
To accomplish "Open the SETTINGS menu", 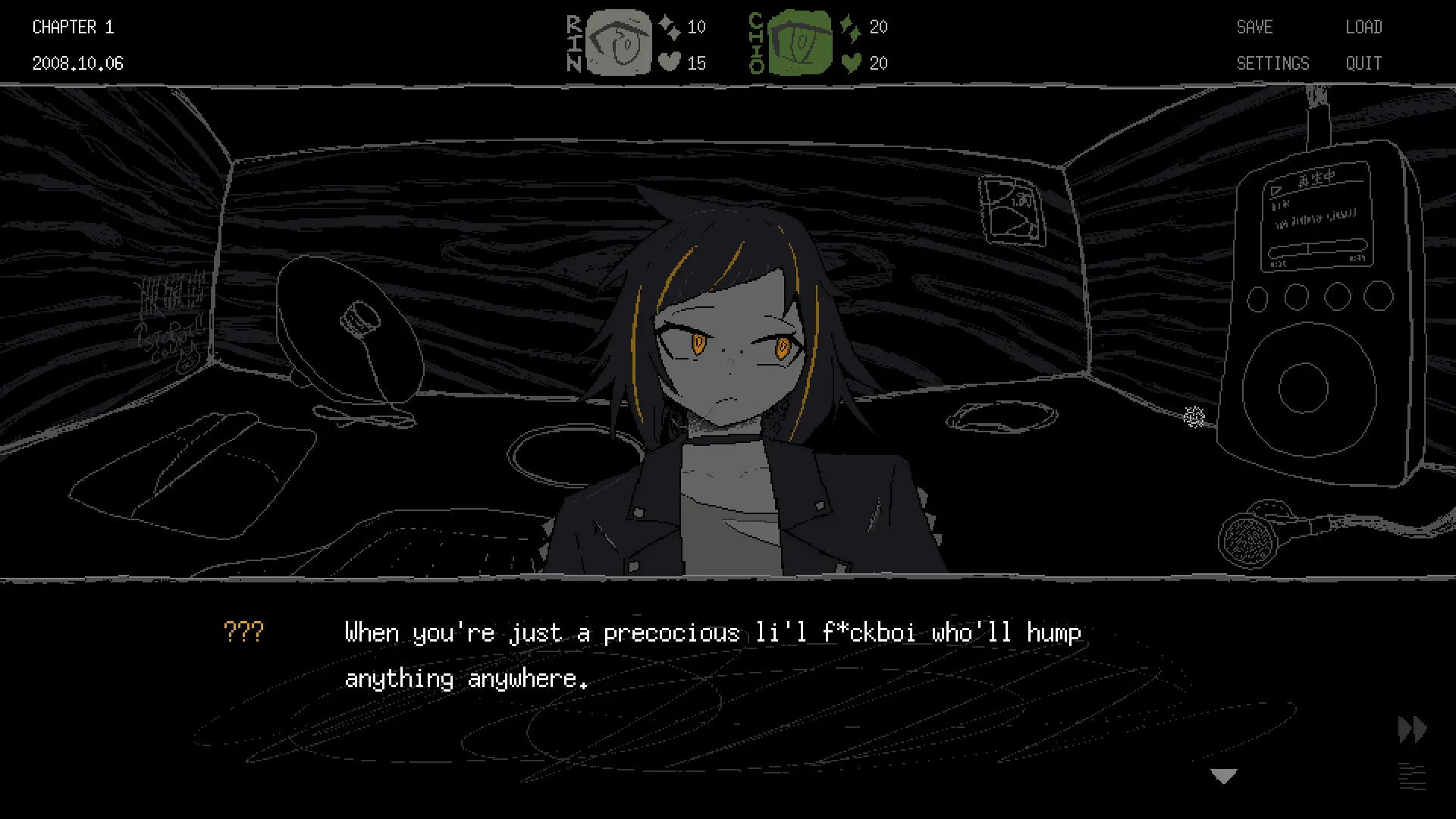I will (x=1272, y=64).
